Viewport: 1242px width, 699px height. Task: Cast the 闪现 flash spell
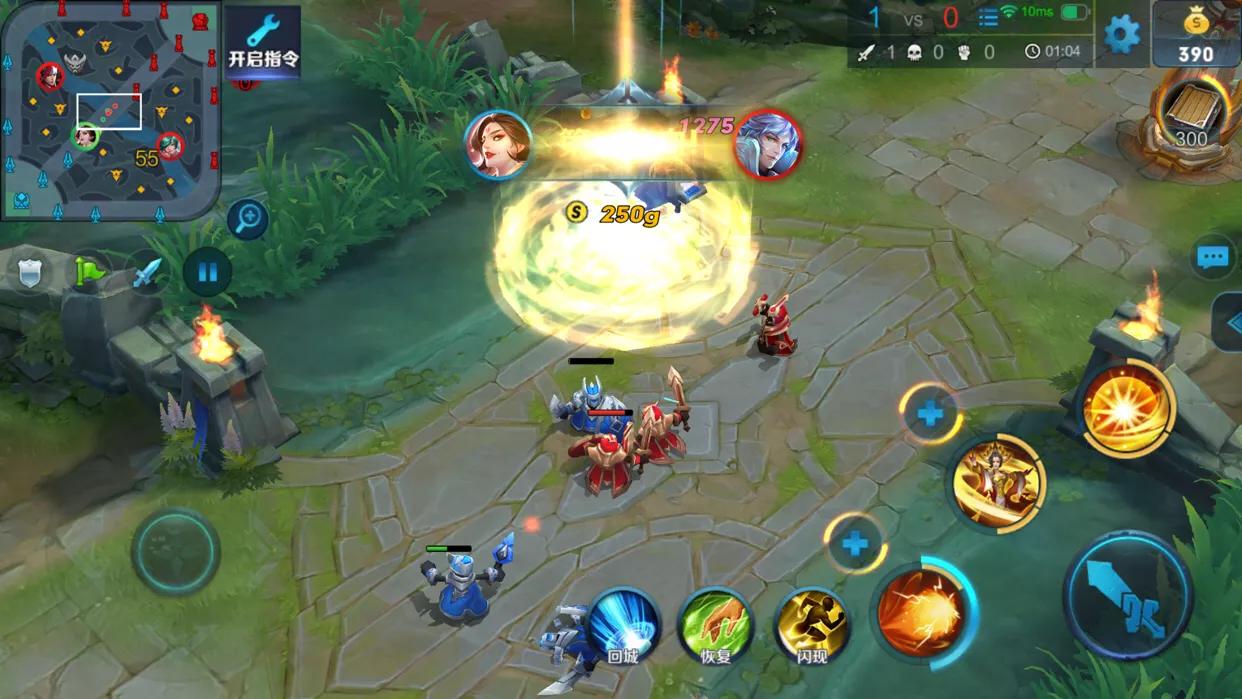tap(811, 625)
